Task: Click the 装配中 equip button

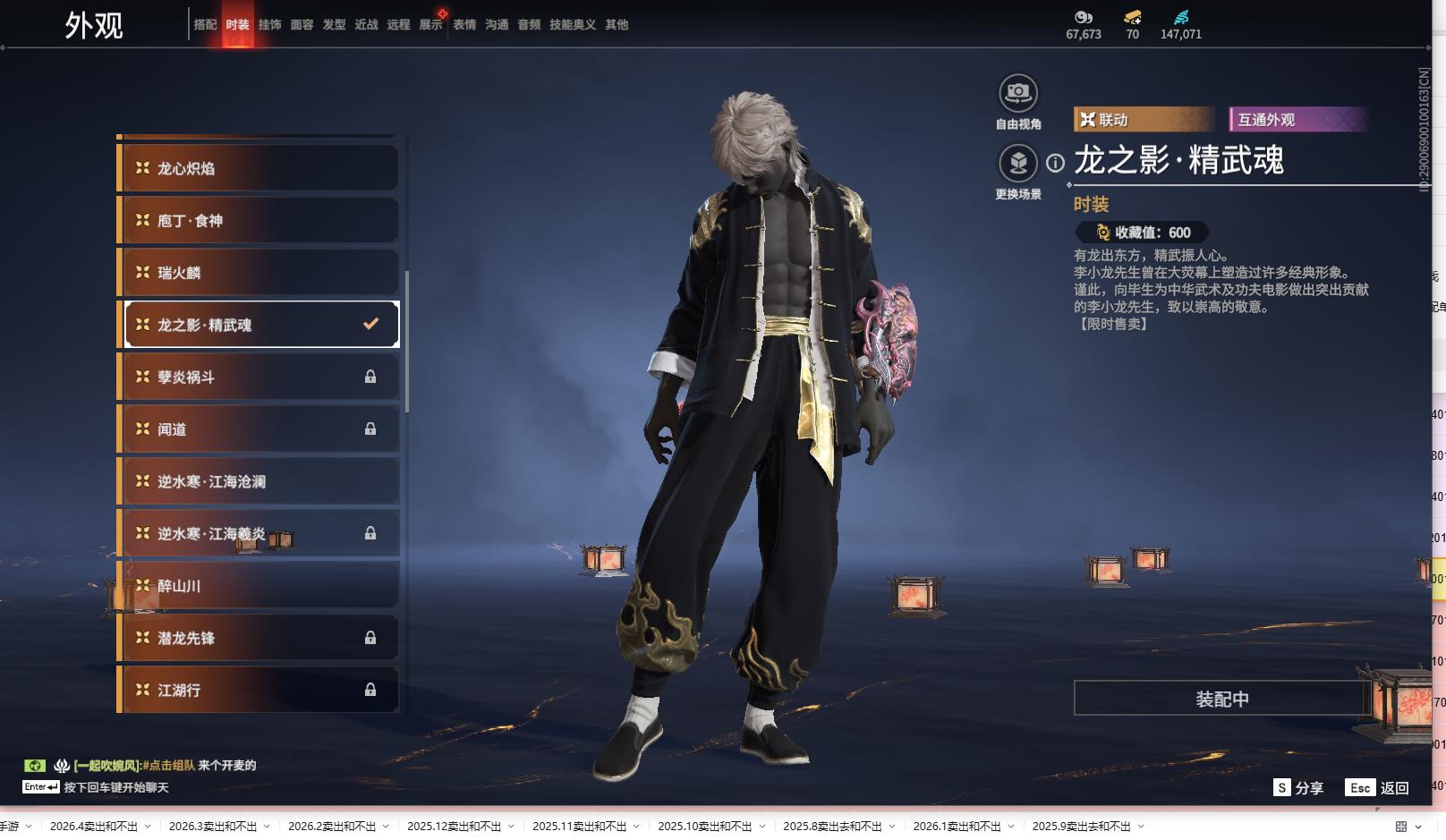Action: (1221, 699)
